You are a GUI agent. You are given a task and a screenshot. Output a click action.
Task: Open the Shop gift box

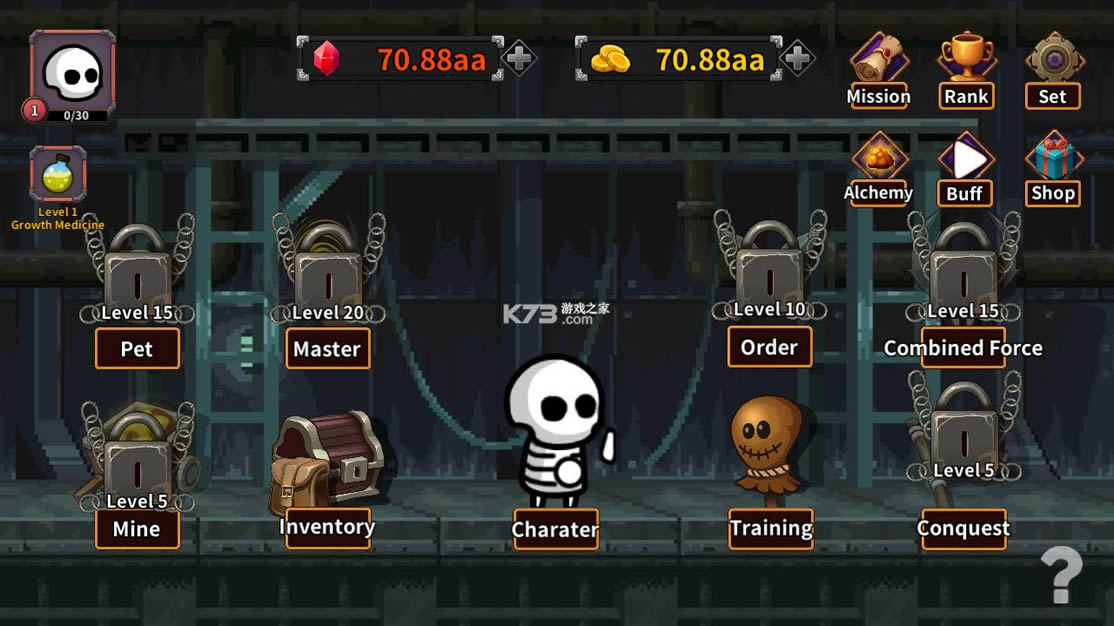pyautogui.click(x=1053, y=167)
